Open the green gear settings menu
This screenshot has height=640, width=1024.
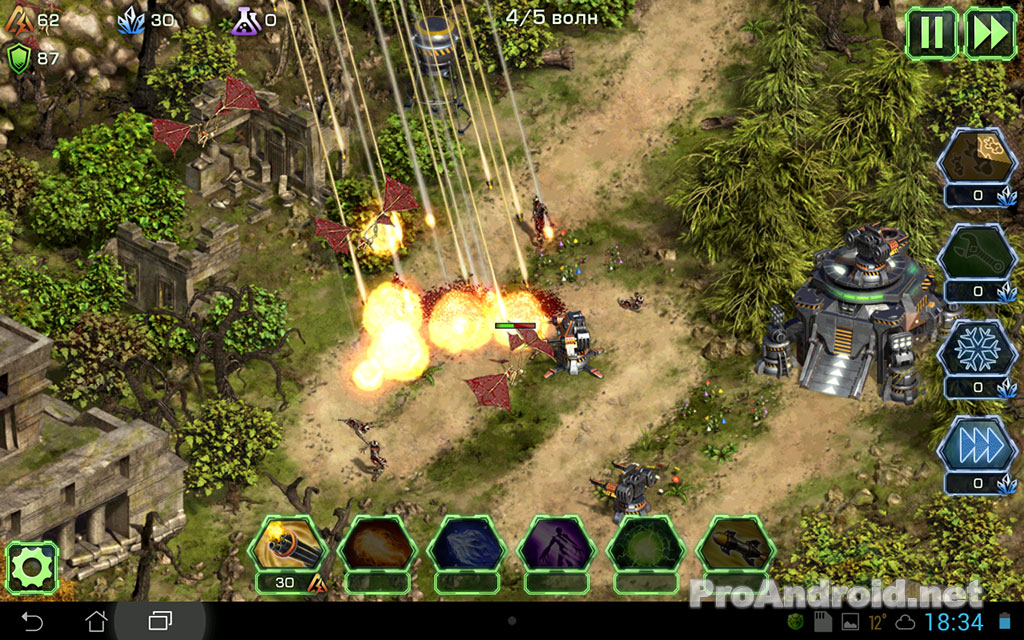(32, 568)
